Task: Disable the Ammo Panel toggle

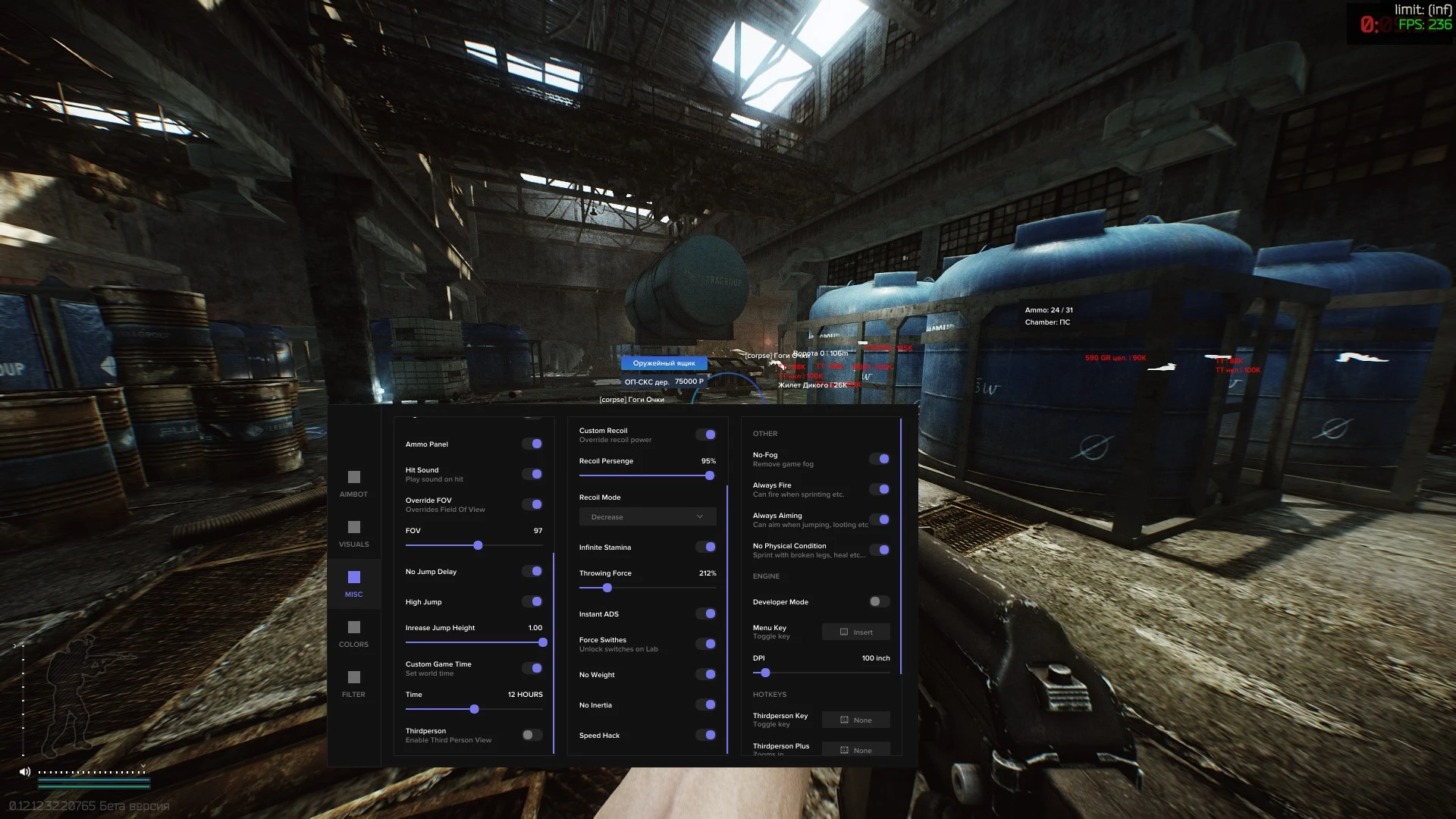Action: pos(533,444)
